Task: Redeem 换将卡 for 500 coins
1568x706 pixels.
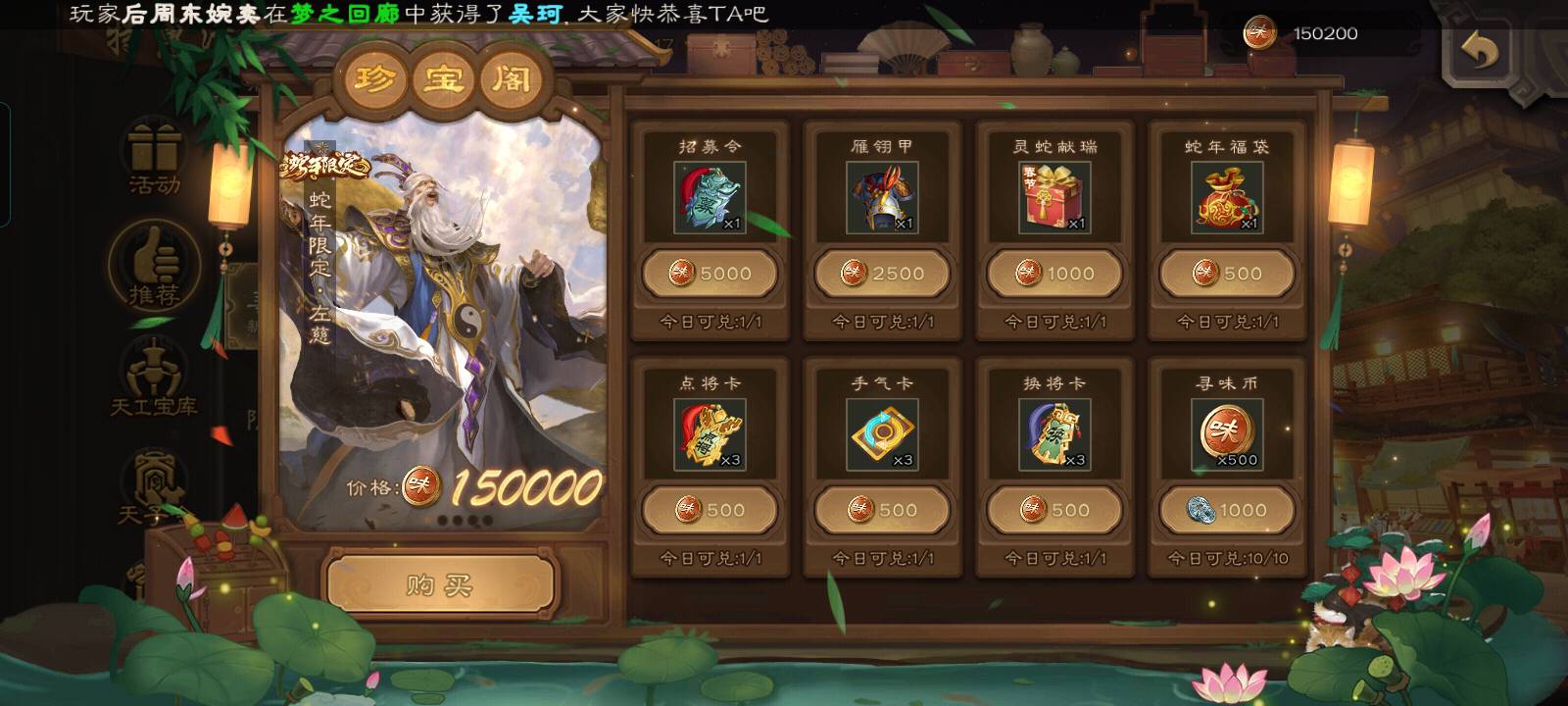Action: 1054,510
